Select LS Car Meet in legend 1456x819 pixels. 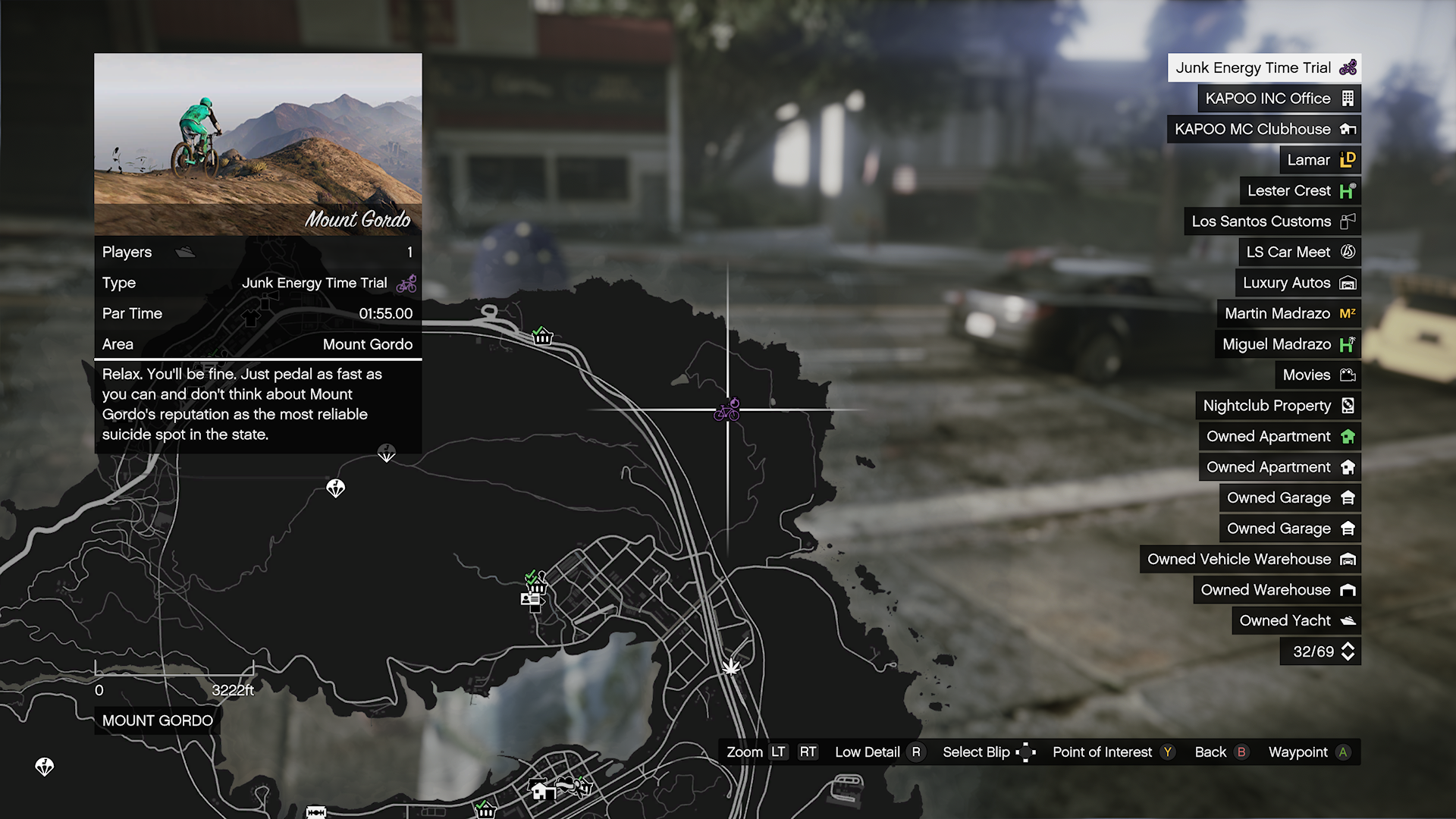tap(1299, 252)
